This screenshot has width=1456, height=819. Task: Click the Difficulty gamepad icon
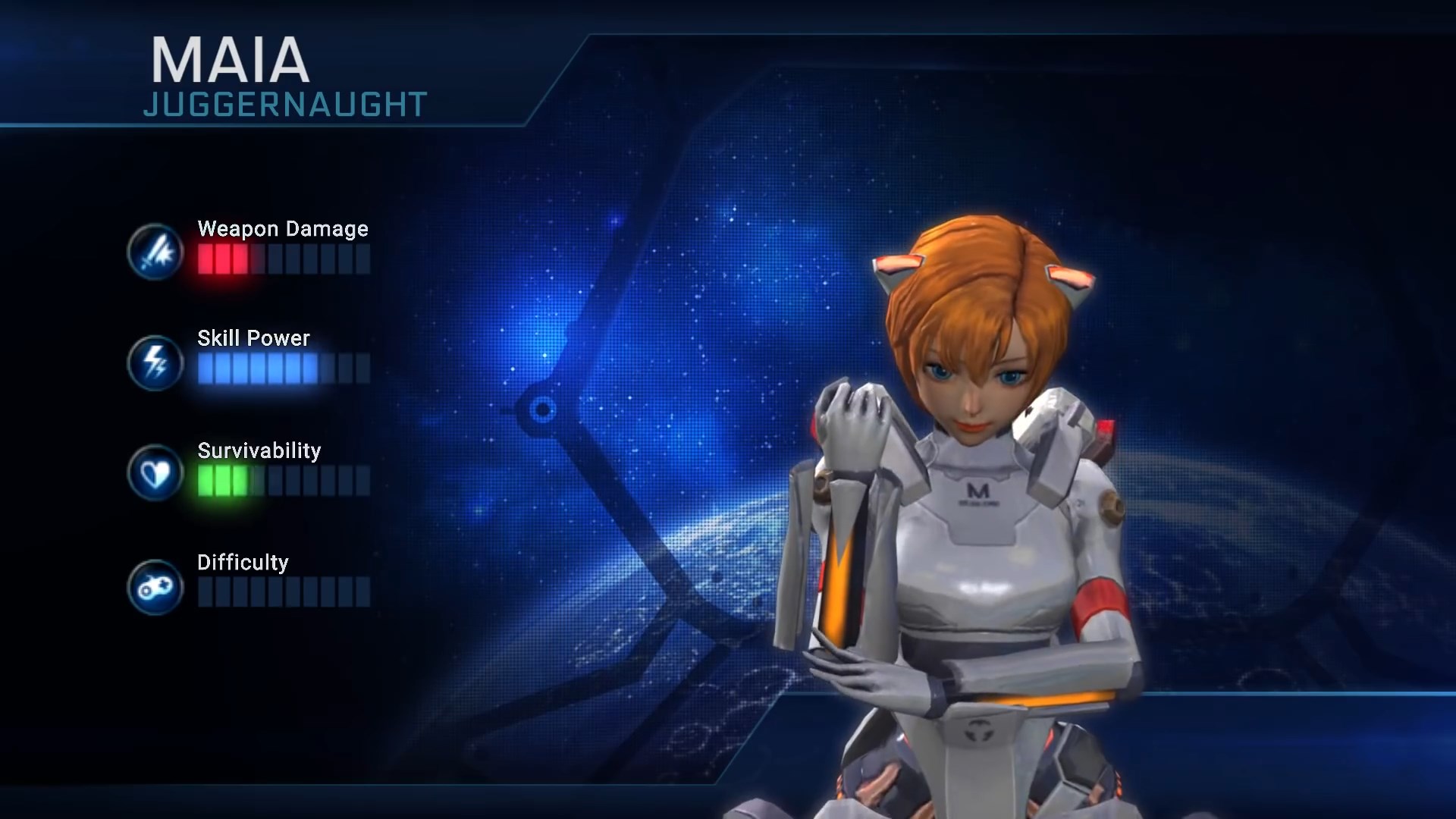(x=155, y=586)
